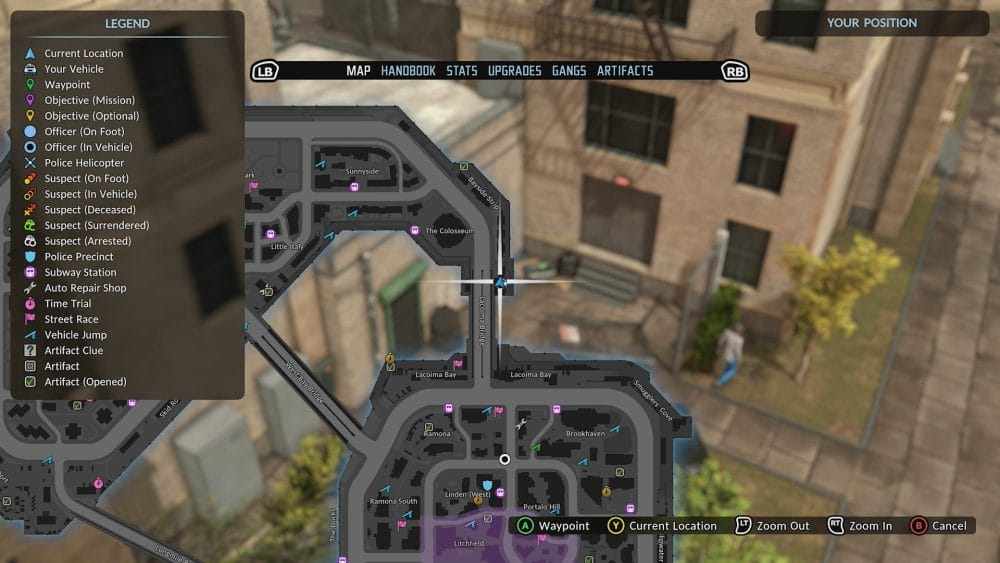The height and width of the screenshot is (563, 1000).
Task: Click the Time Trial legend entry
Action: point(67,304)
